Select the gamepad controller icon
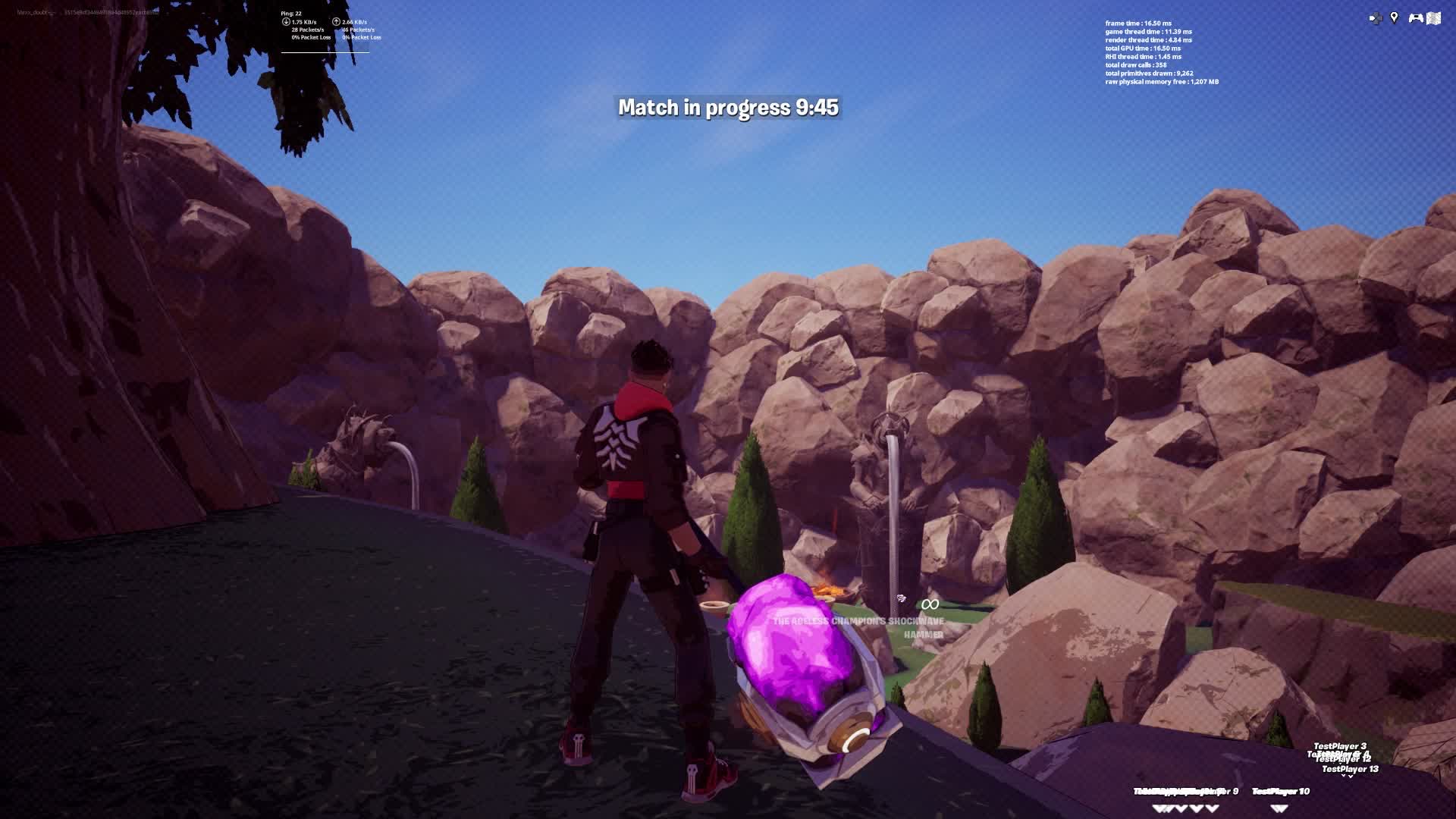This screenshot has height=819, width=1456. coord(1415,17)
